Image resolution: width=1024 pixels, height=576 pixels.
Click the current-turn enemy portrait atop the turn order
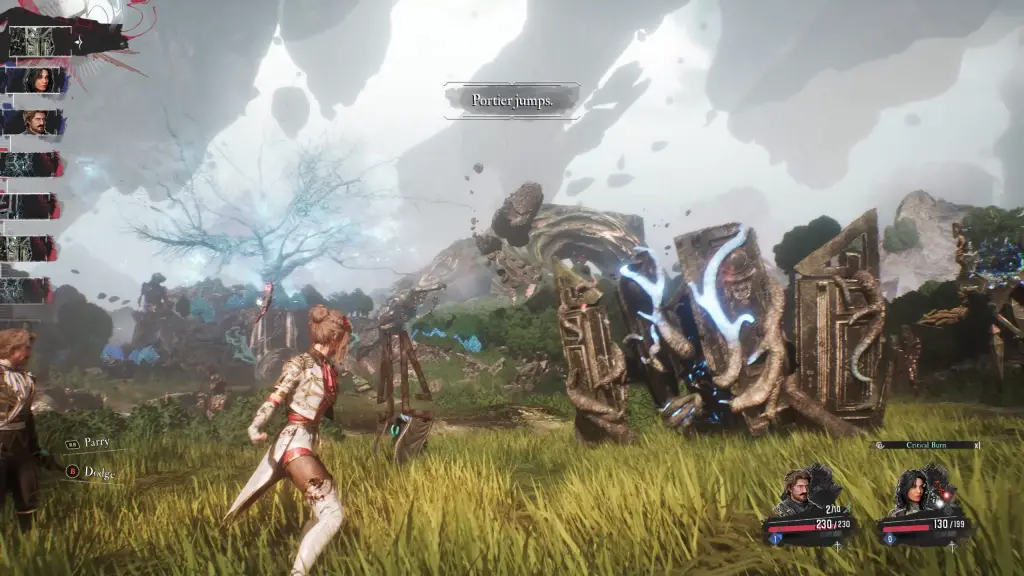click(x=40, y=40)
